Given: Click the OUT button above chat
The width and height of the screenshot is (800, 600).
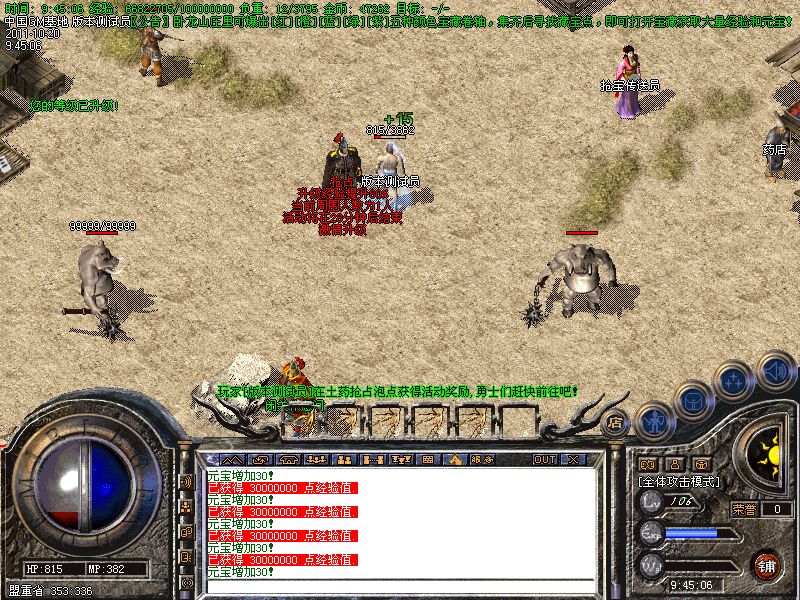Looking at the screenshot, I should [545, 459].
